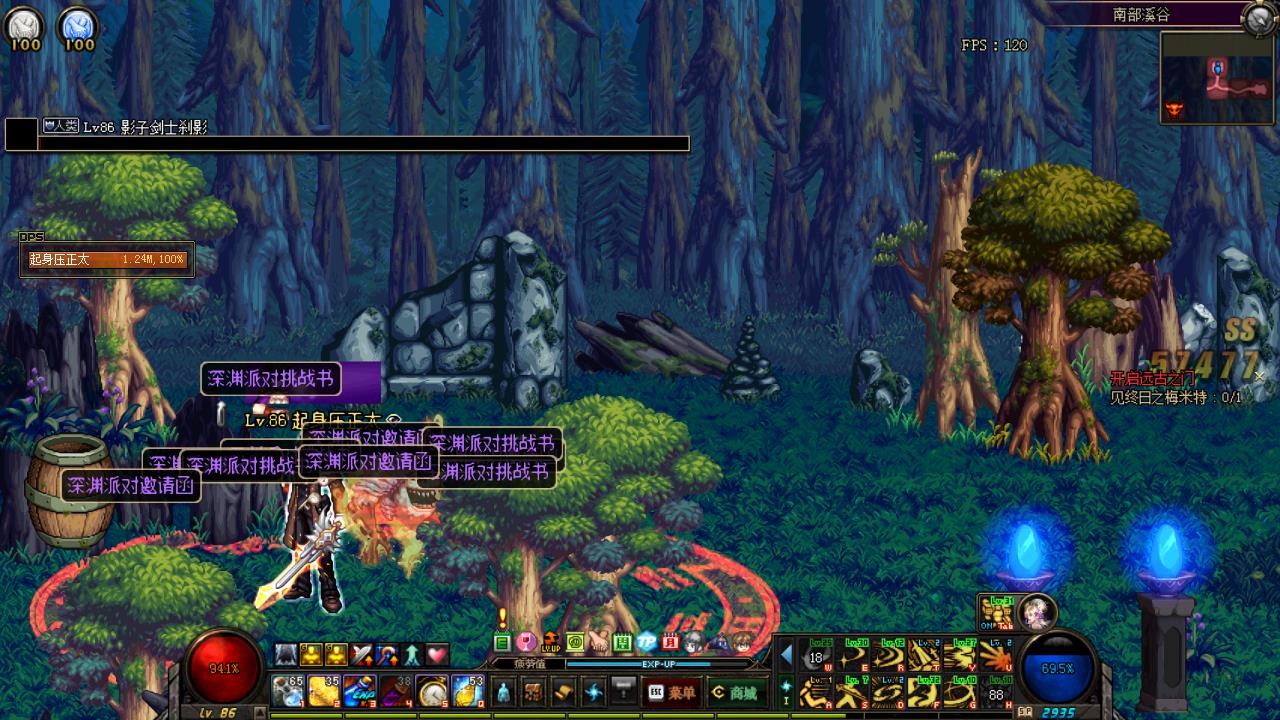Trigger the skill bound to the H key
The height and width of the screenshot is (720, 1280).
click(996, 692)
